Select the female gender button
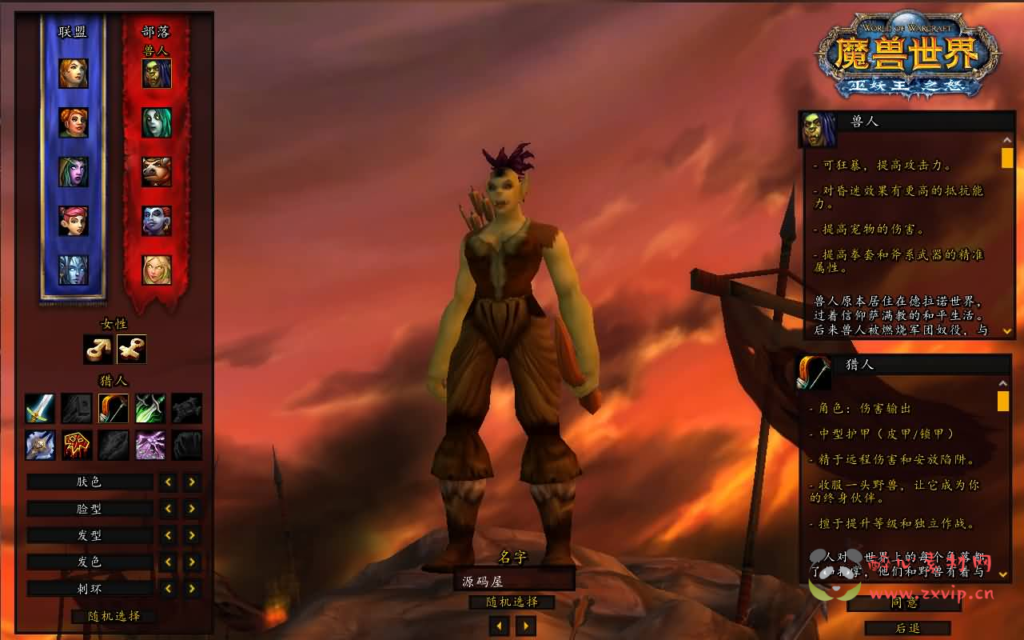1024x640 pixels. (x=131, y=348)
